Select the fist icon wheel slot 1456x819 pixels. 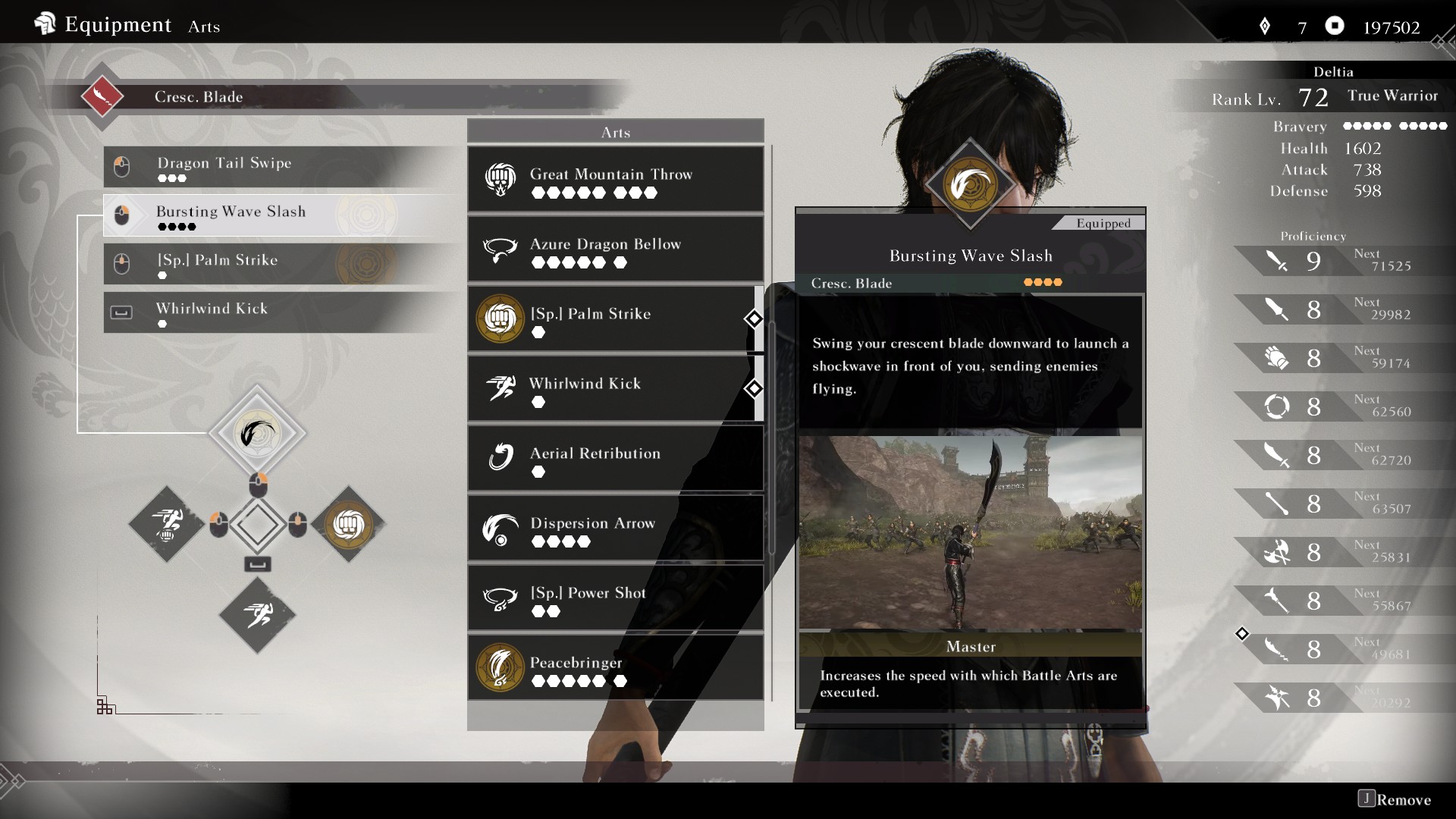click(x=348, y=524)
